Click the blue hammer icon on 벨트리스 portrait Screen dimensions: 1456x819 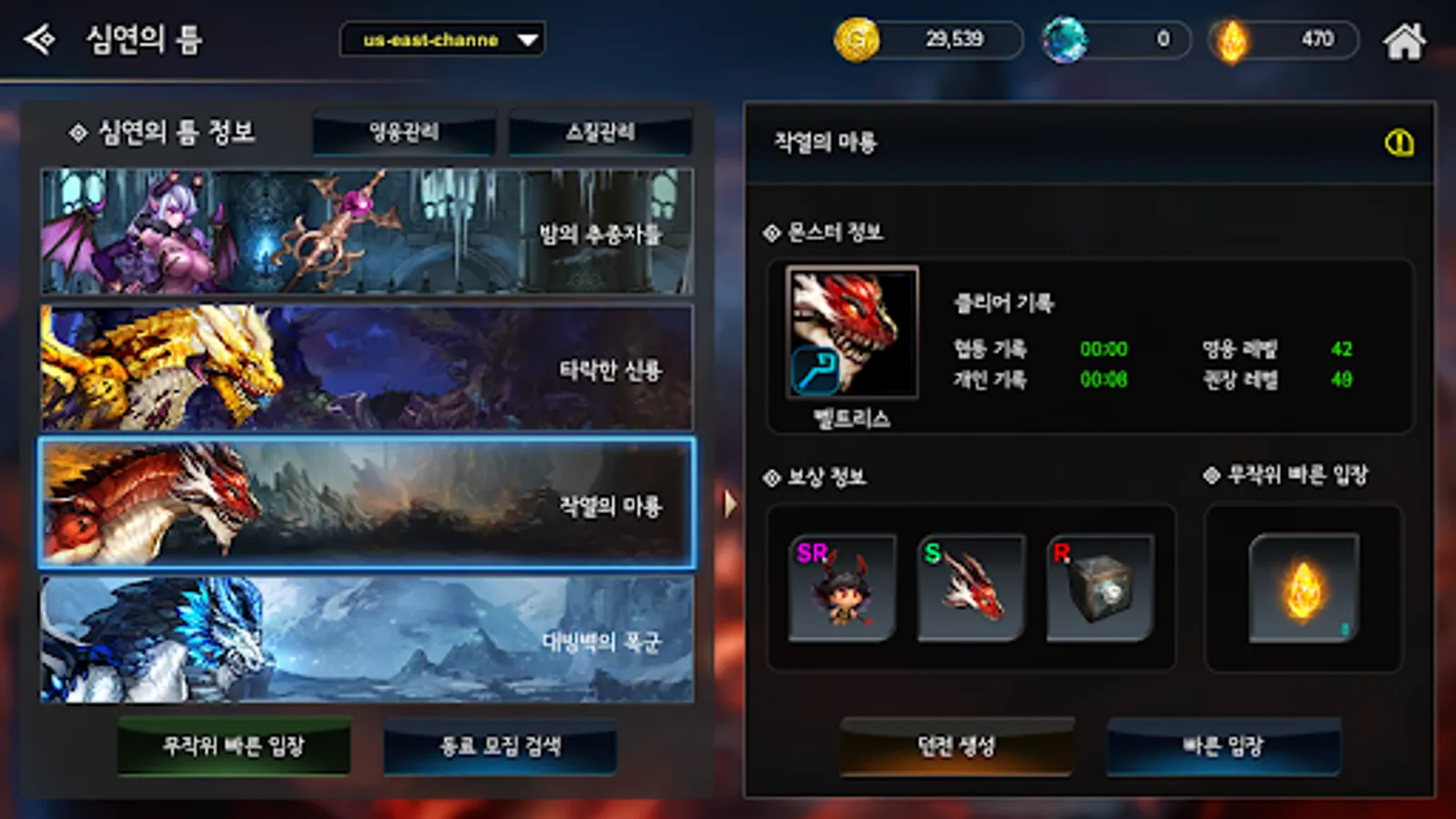[x=813, y=371]
